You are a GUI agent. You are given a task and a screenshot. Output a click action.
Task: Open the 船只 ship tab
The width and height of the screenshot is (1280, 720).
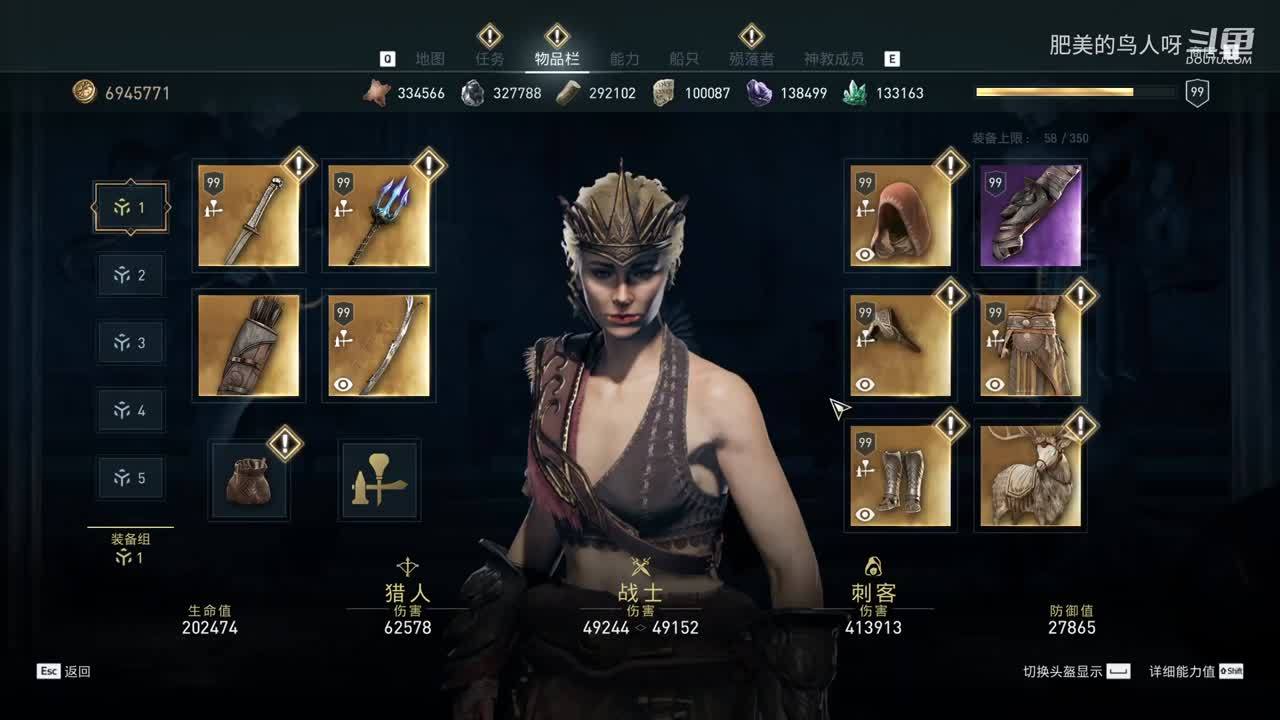(683, 59)
